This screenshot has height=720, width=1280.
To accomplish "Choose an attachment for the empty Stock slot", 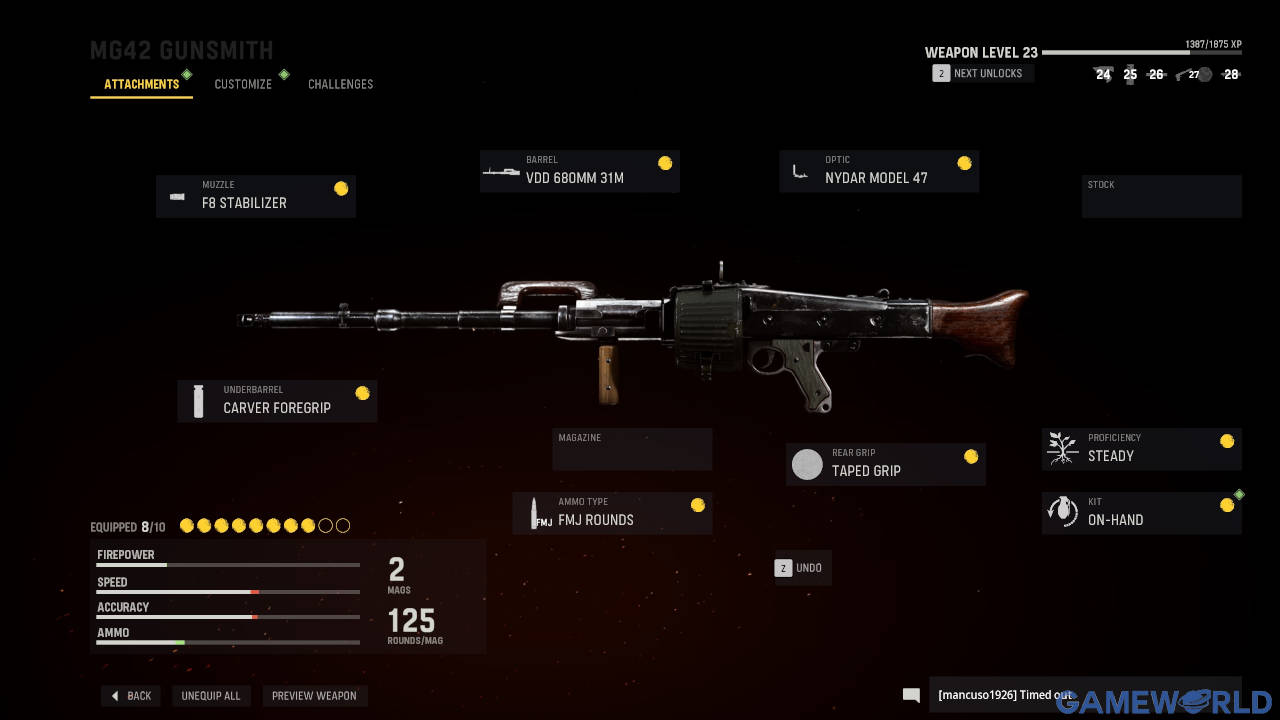I will (x=1161, y=196).
